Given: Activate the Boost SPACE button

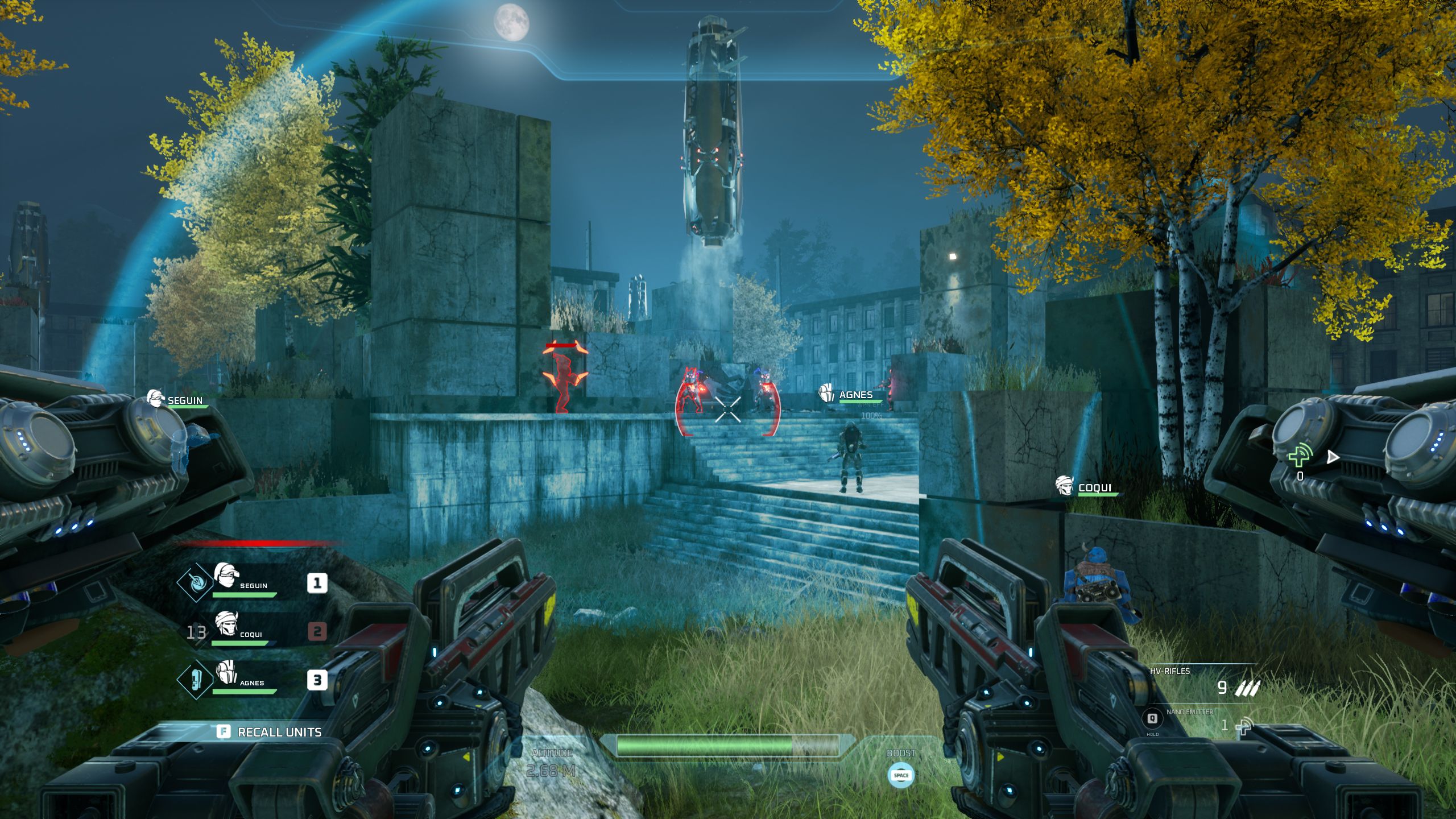Looking at the screenshot, I should click(903, 775).
